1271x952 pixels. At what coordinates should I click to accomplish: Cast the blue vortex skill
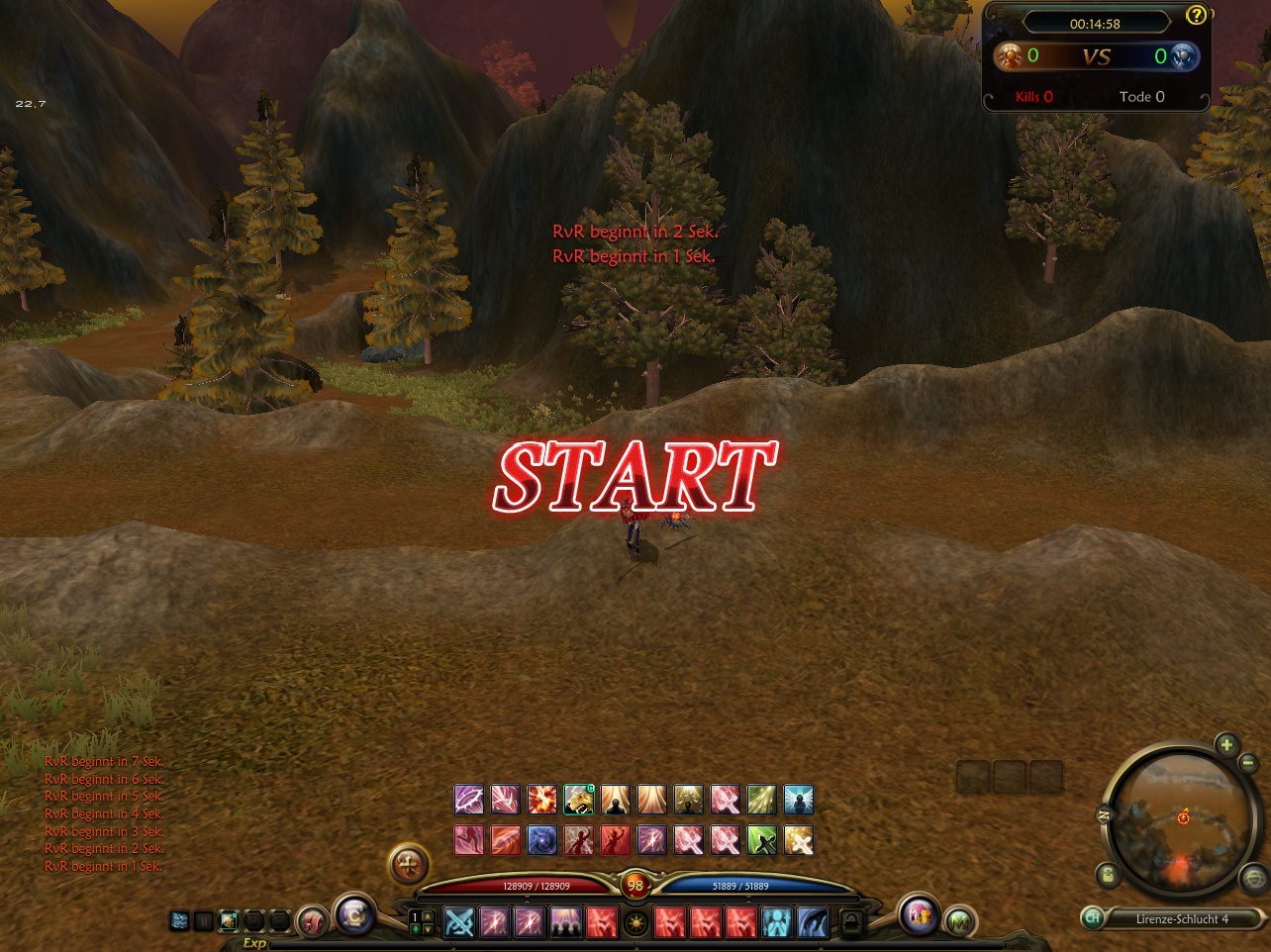pyautogui.click(x=541, y=840)
